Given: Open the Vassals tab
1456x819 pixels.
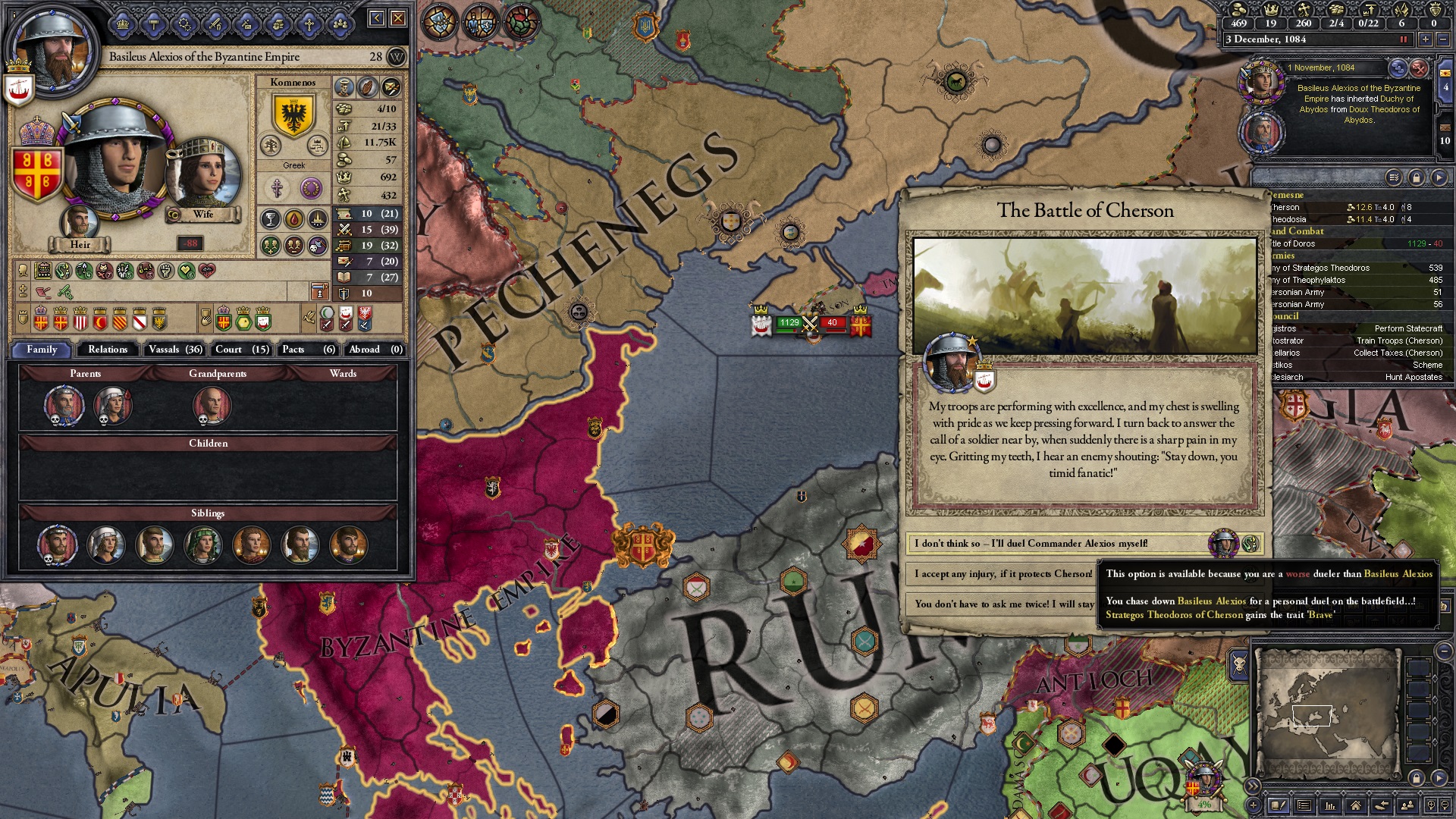Looking at the screenshot, I should [175, 350].
